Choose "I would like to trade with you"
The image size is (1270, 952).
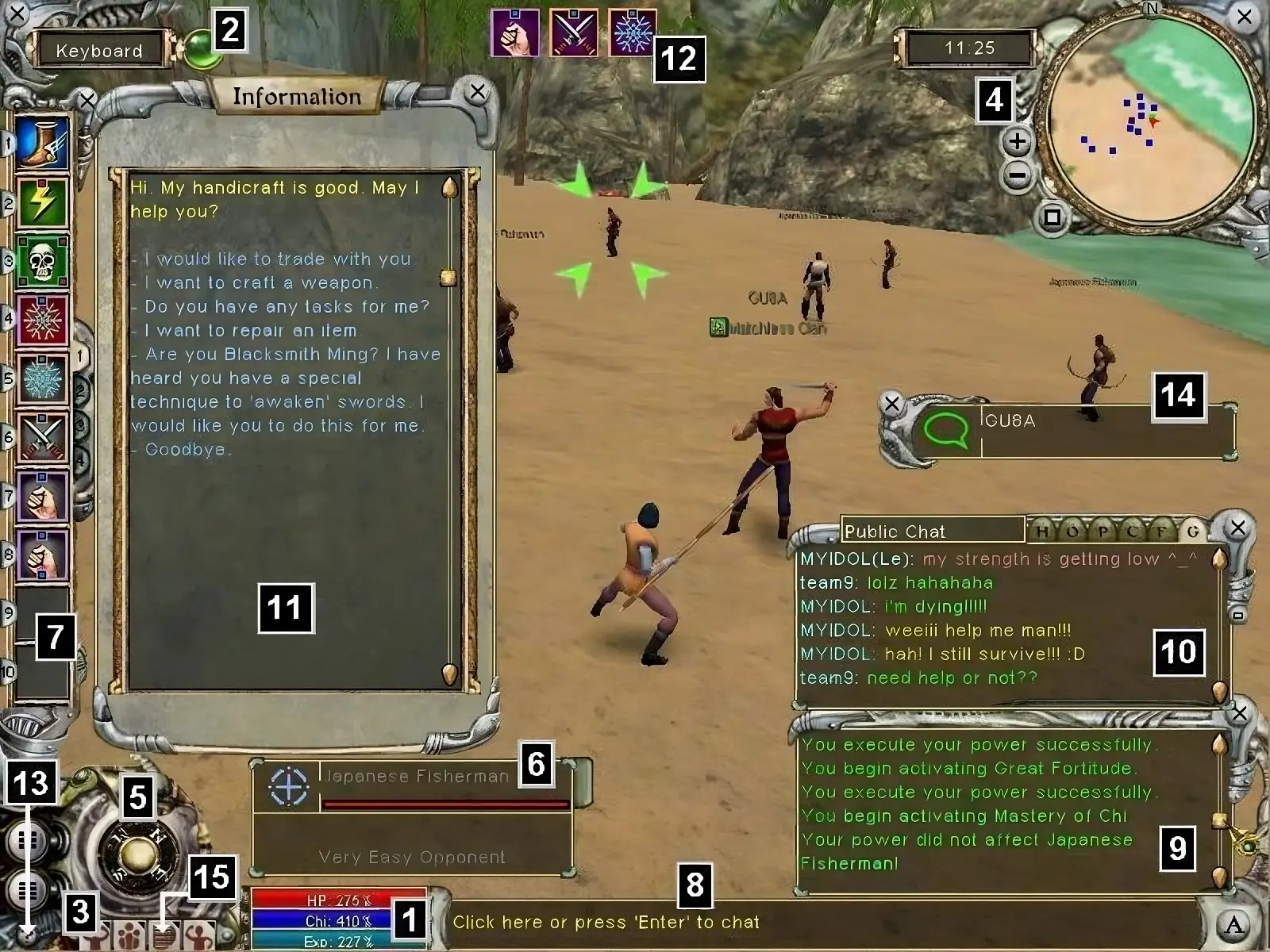pos(278,259)
